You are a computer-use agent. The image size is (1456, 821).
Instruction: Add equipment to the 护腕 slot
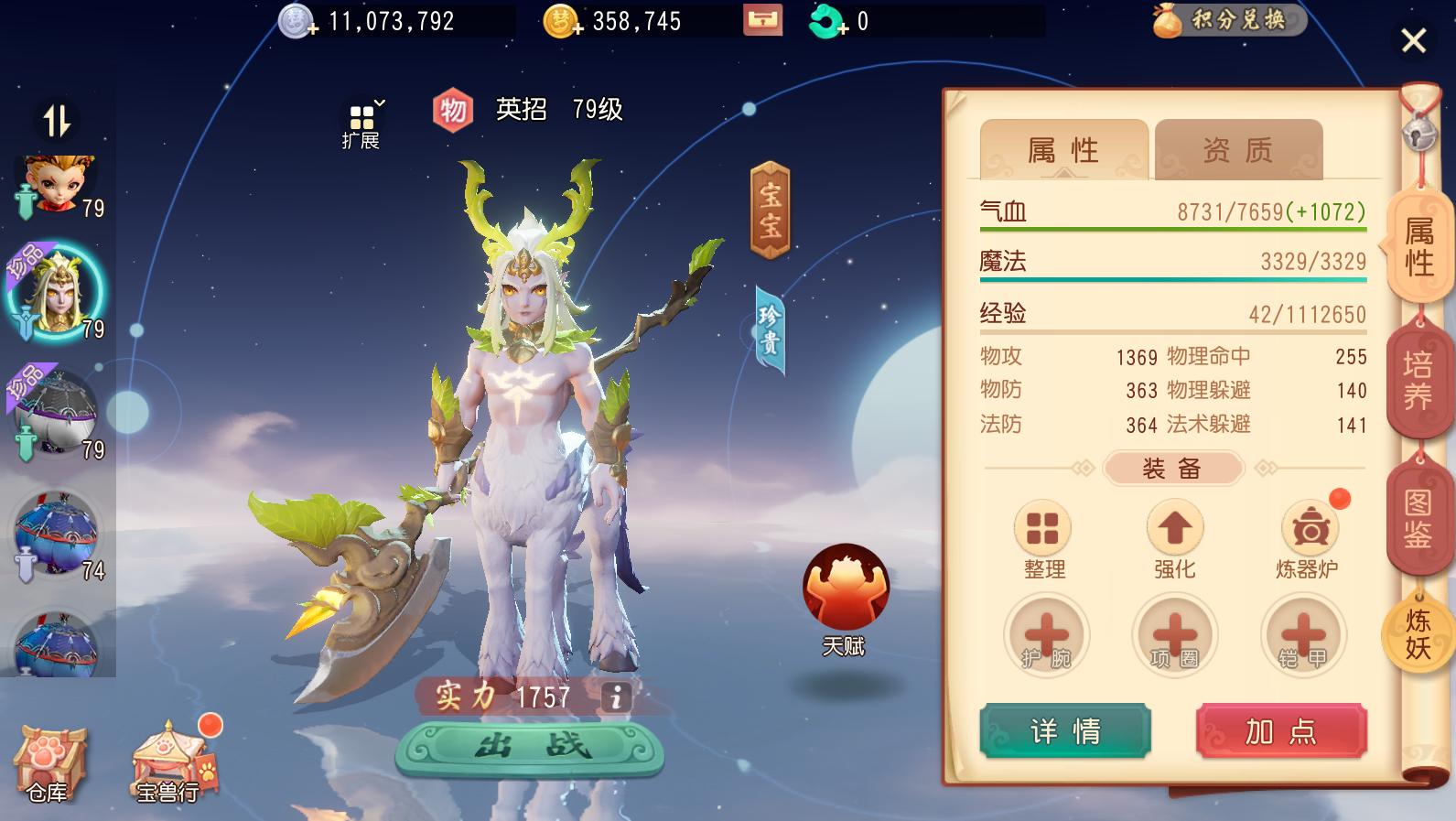click(1044, 634)
